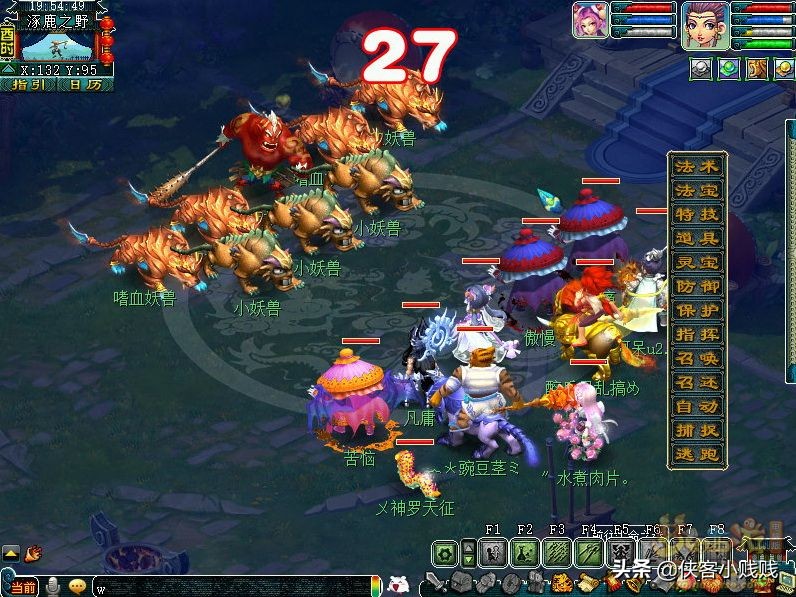Screen dimensions: 796x597
Task: Open the player character portrait
Action: 704,25
